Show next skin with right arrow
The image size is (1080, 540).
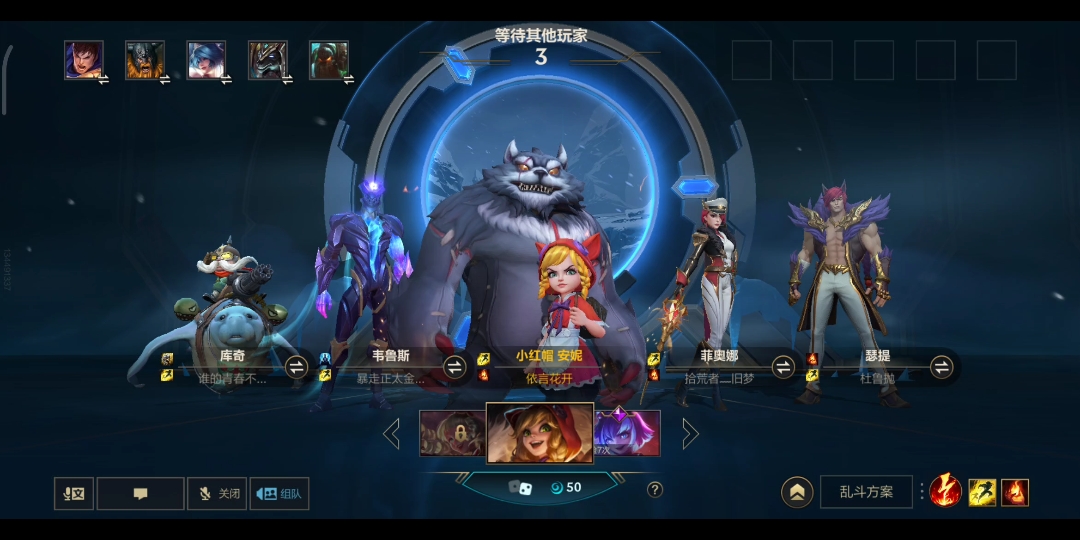tap(690, 433)
